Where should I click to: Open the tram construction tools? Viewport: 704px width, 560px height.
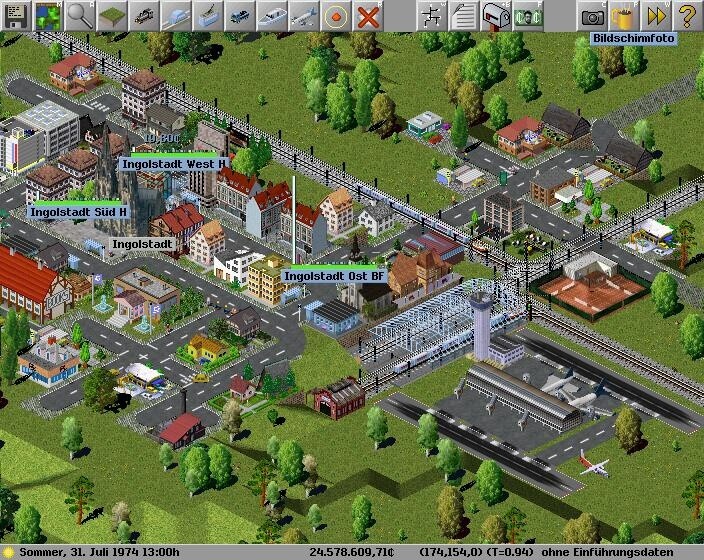click(x=208, y=15)
